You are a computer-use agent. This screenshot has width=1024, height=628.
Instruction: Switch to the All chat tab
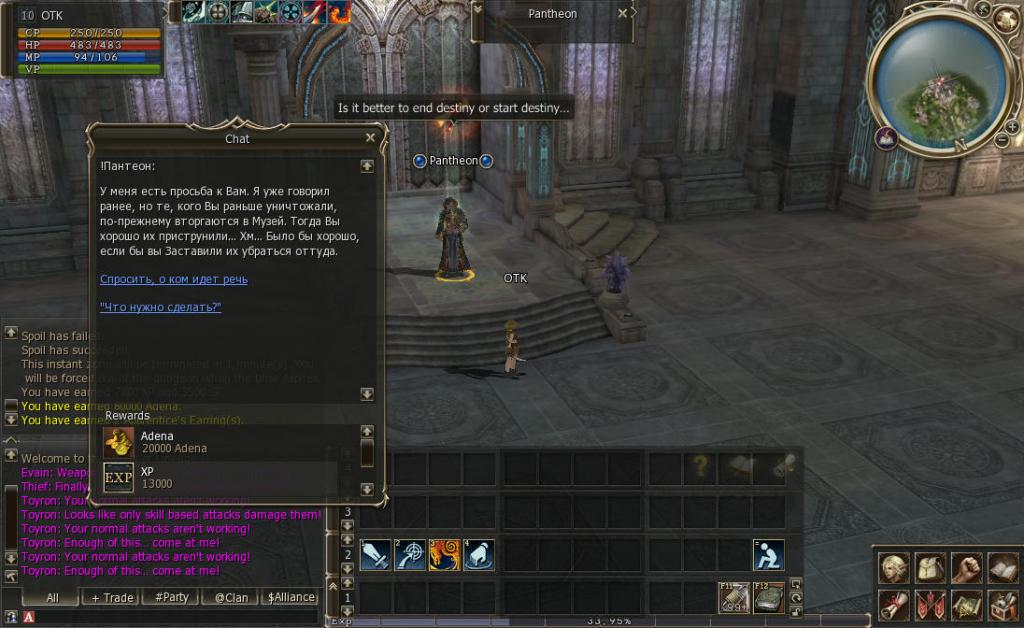pos(53,597)
